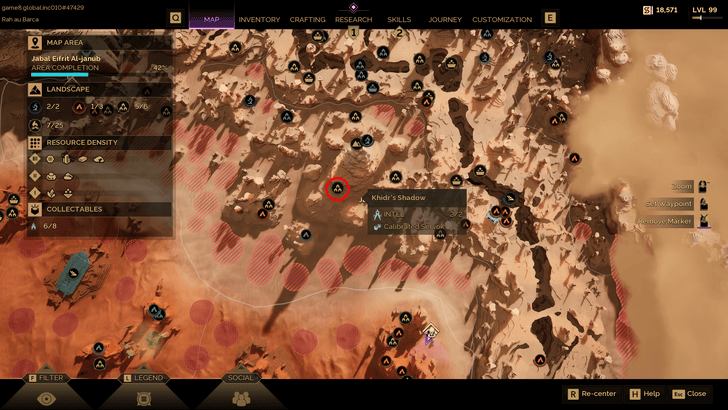Go to the Research tab

353,19
